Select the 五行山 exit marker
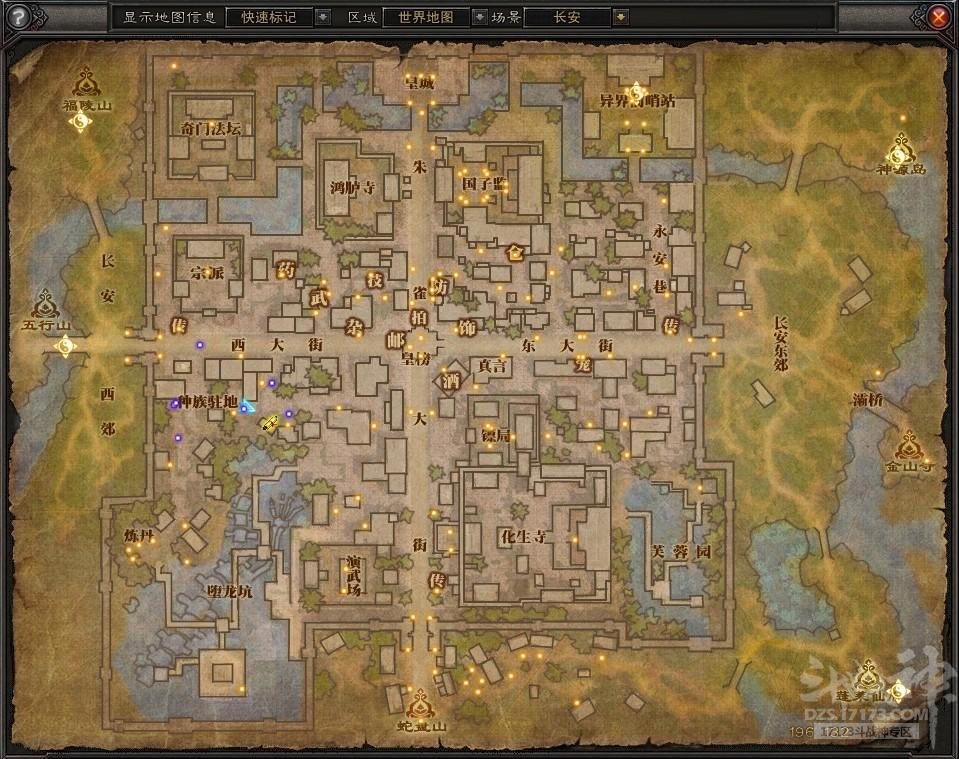The image size is (959, 759). pos(46,302)
